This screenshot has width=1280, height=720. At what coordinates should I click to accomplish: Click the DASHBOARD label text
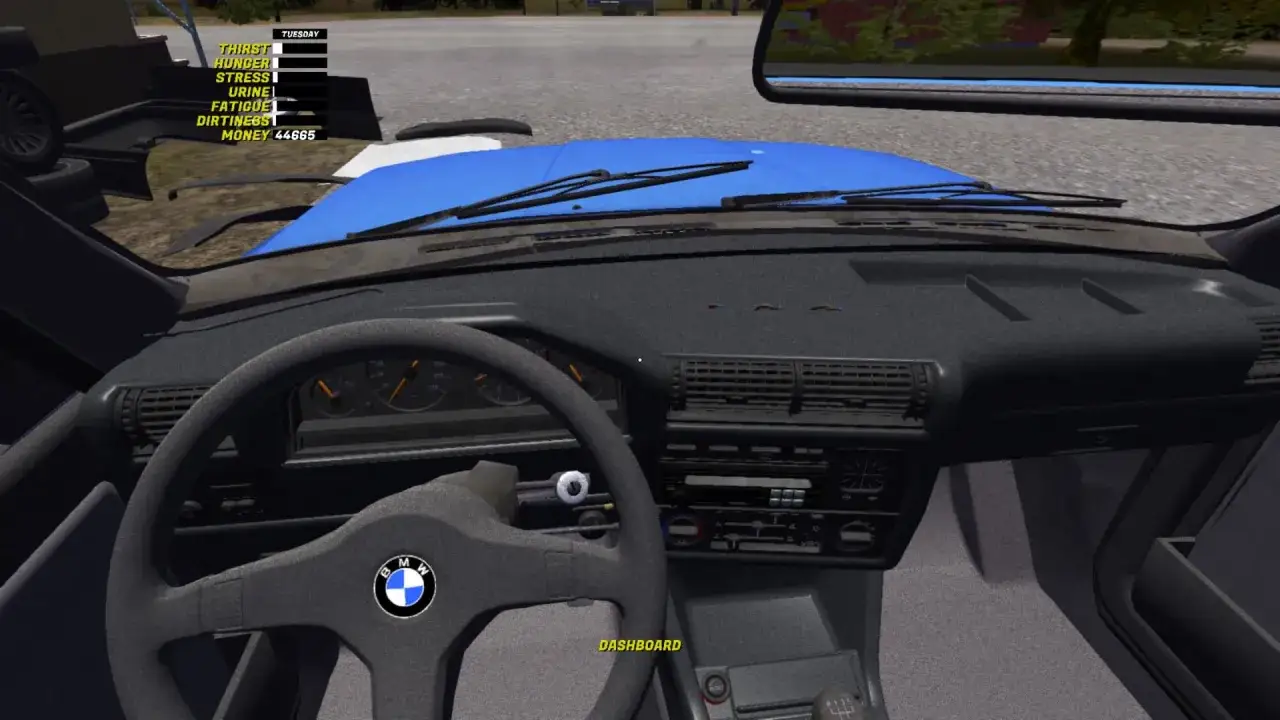640,646
